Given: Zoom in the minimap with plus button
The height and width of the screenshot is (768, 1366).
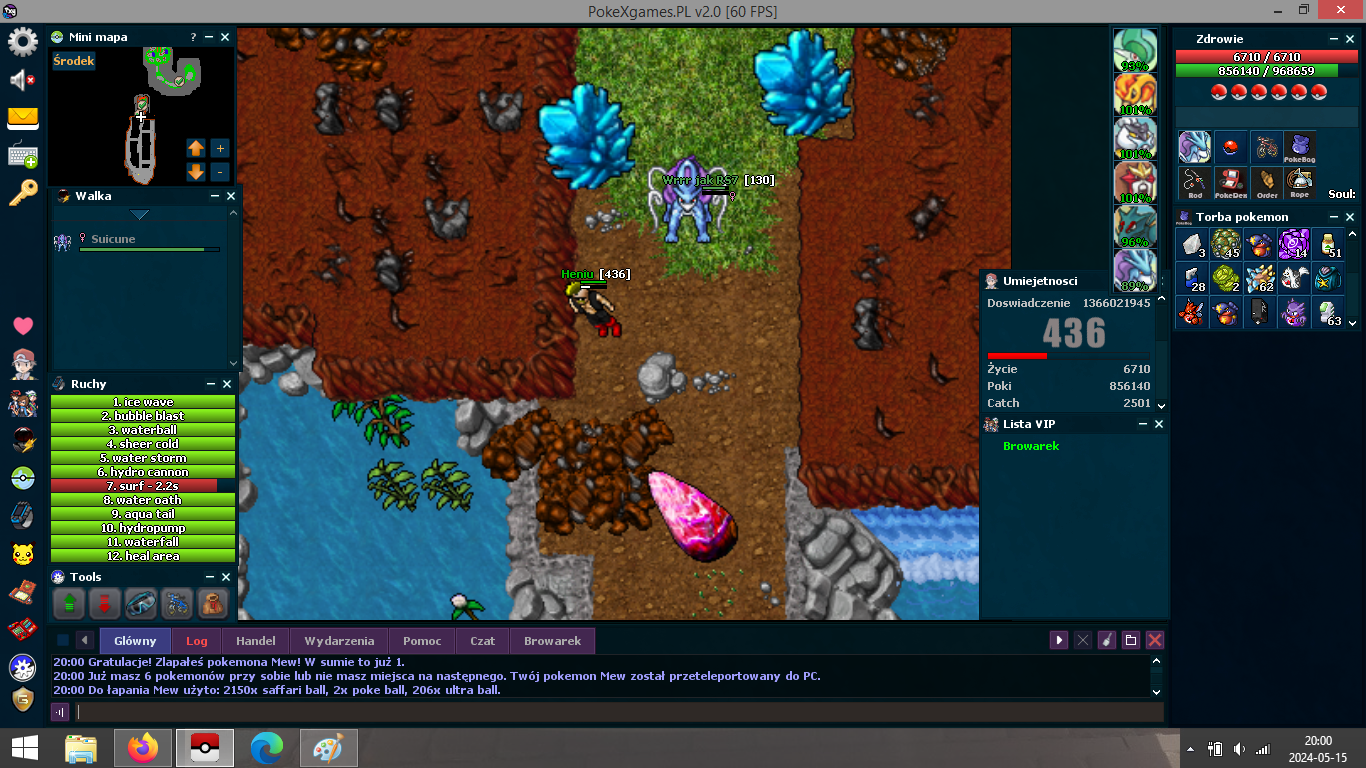Looking at the screenshot, I should (x=221, y=148).
